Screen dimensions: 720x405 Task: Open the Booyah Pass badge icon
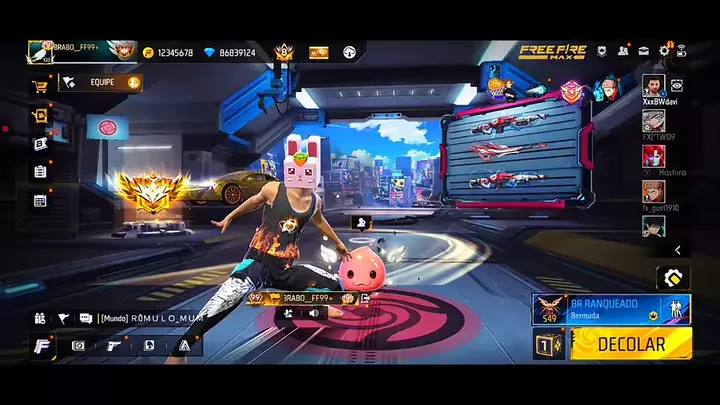point(284,52)
